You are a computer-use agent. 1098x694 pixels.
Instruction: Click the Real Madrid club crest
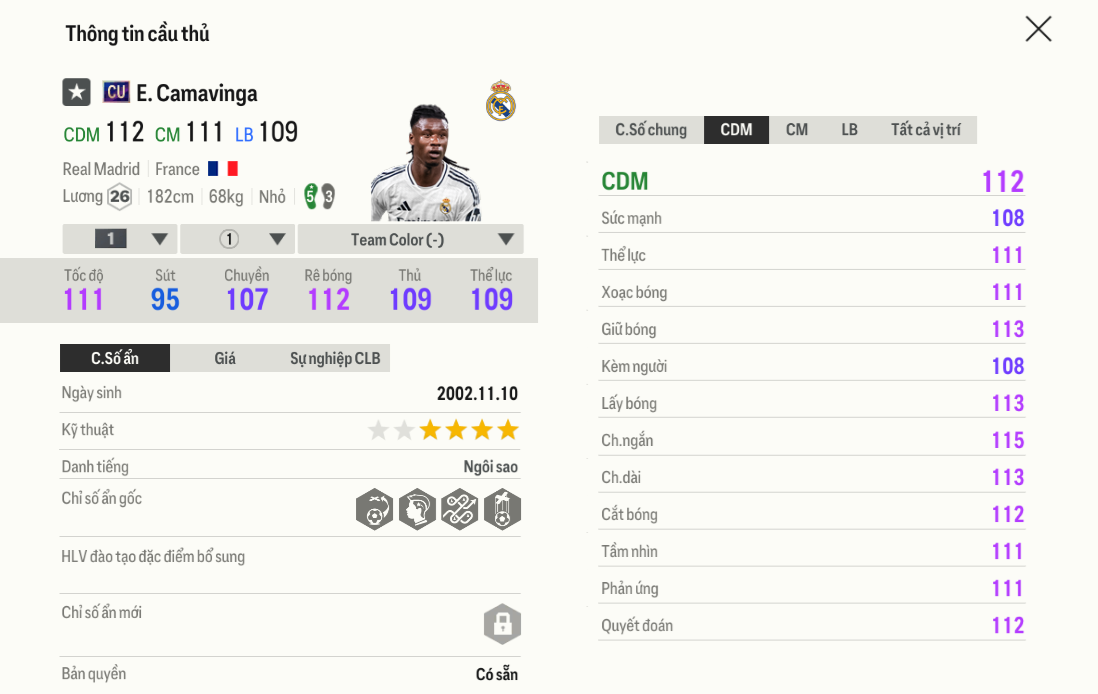(501, 101)
